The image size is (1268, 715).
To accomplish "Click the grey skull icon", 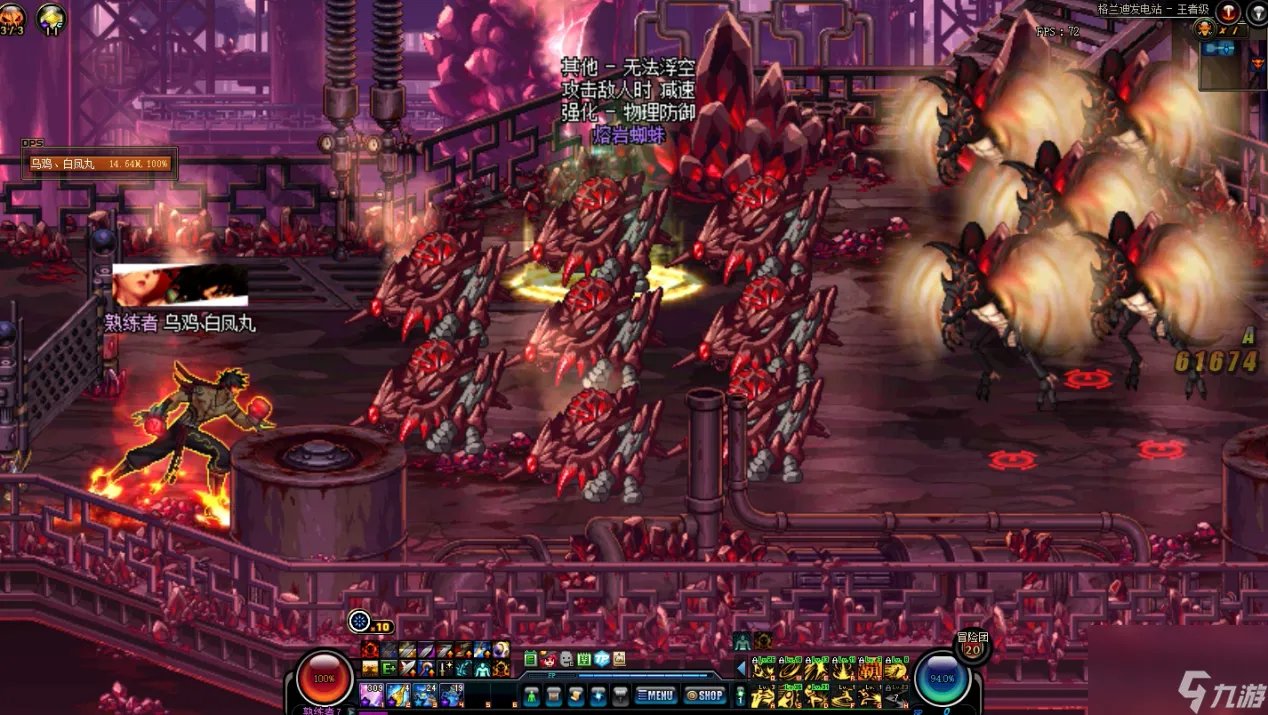I will click(x=566, y=659).
